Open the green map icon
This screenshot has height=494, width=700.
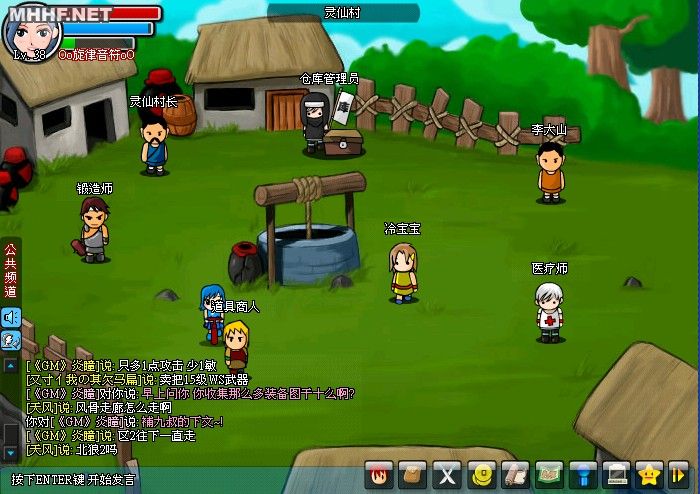548,474
